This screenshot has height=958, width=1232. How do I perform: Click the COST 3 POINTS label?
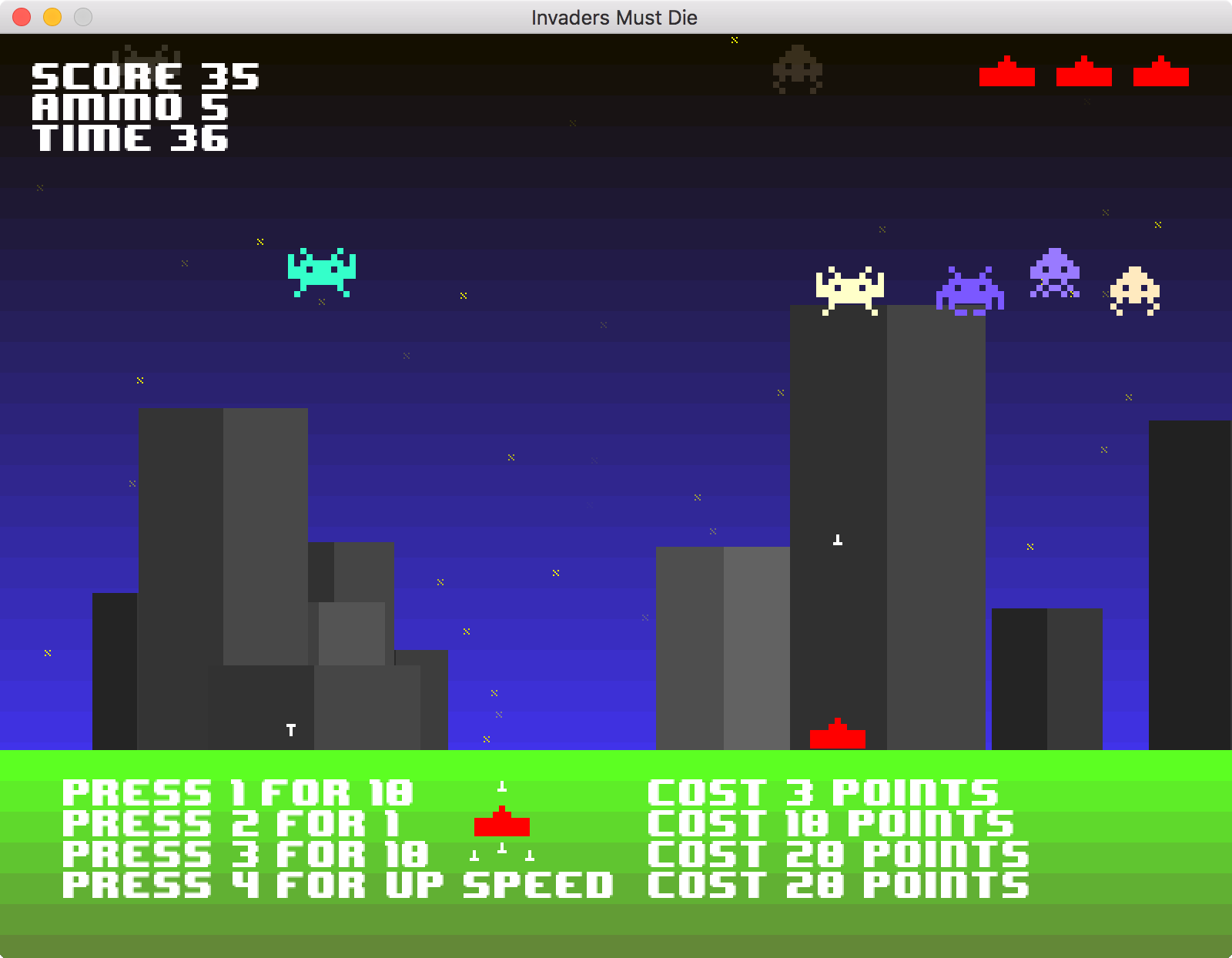pos(820,792)
